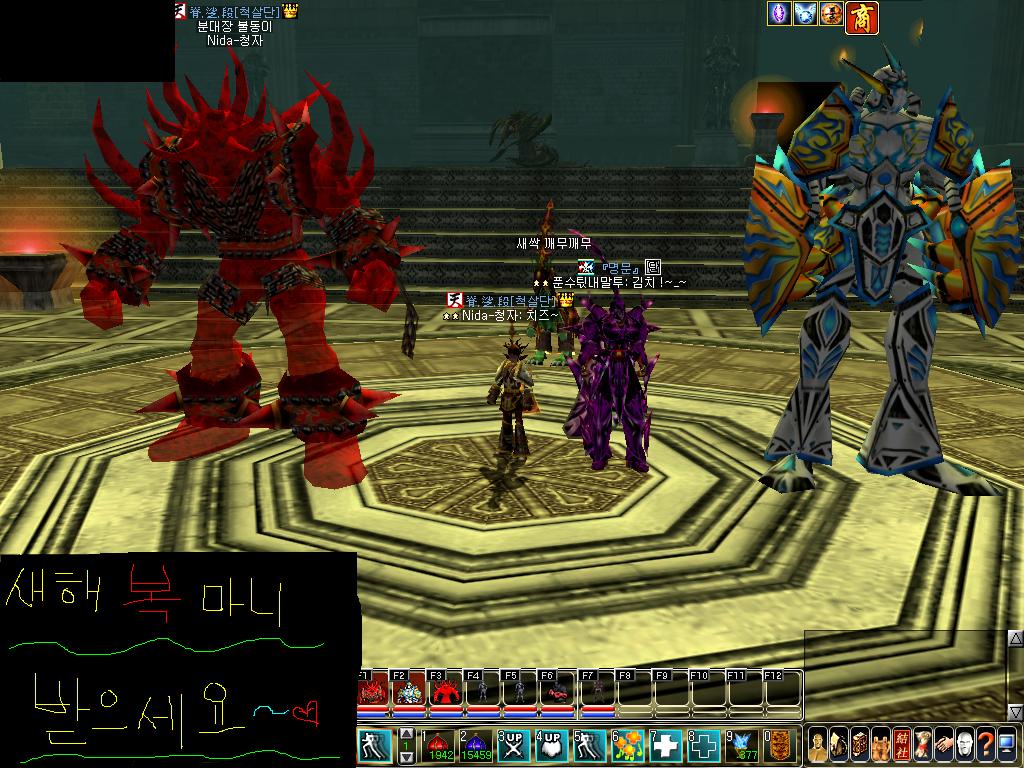Click the chat panel scroll down arrow
This screenshot has width=1024, height=768.
pos(1015,712)
